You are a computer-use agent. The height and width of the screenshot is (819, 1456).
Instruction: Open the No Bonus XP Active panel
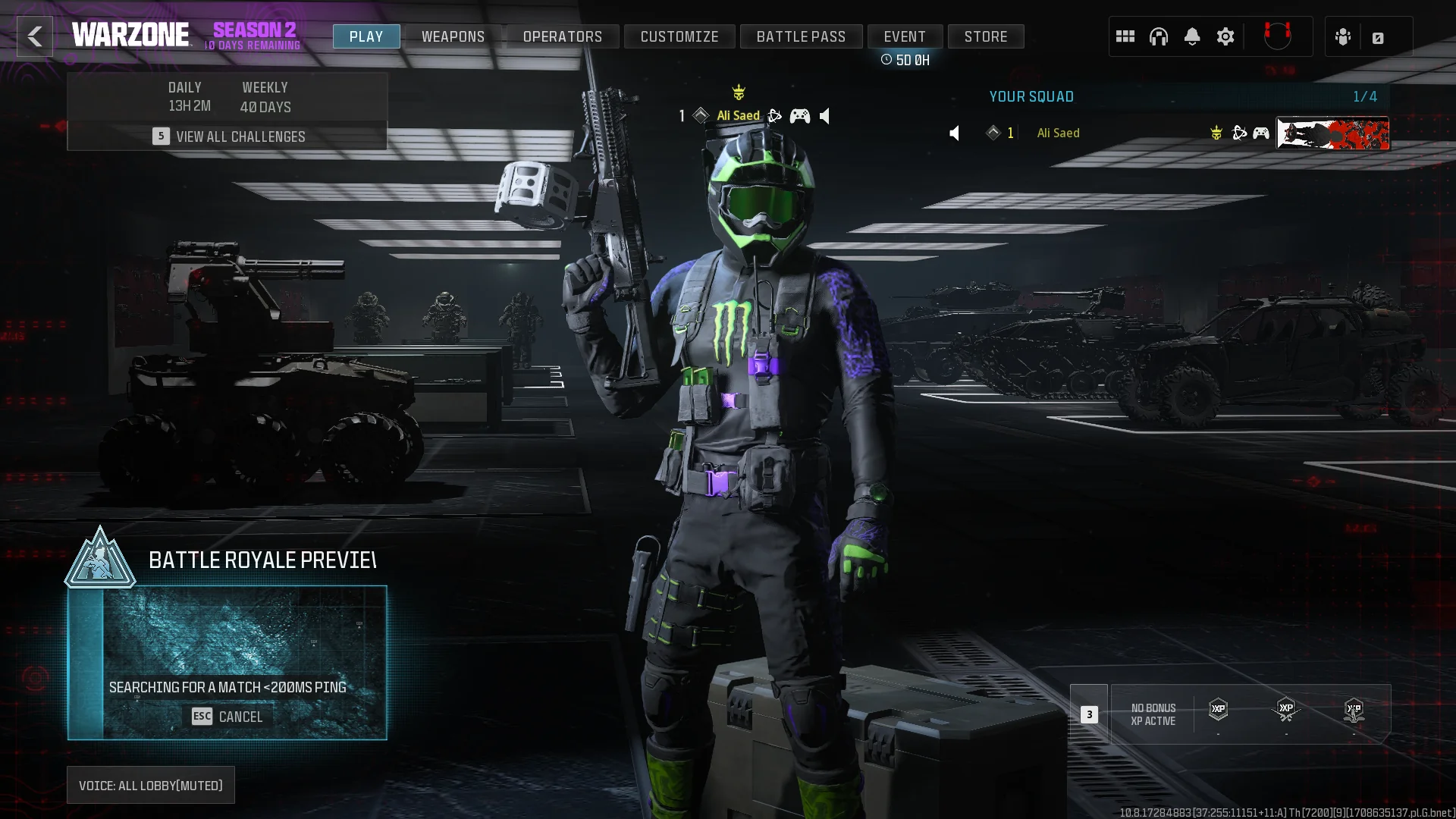1153,714
